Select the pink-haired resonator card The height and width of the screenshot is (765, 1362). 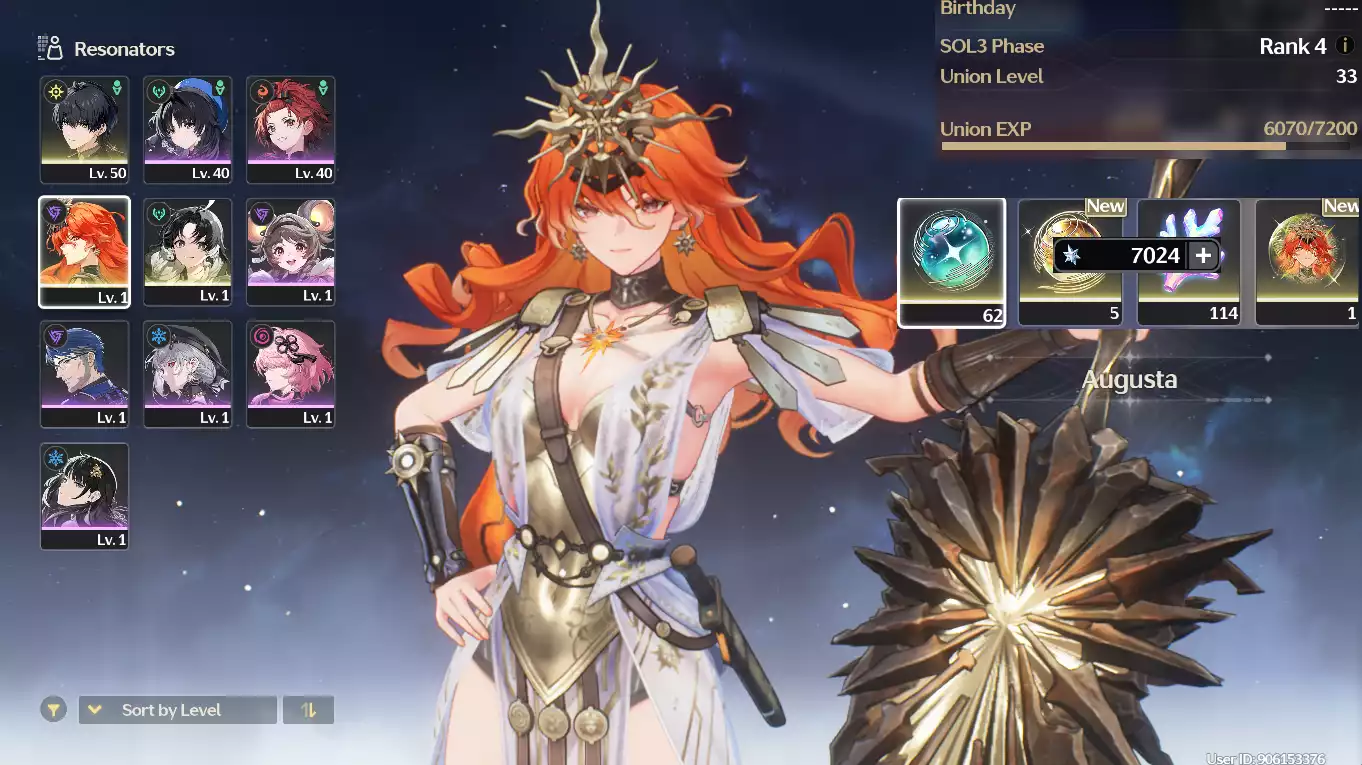click(291, 373)
